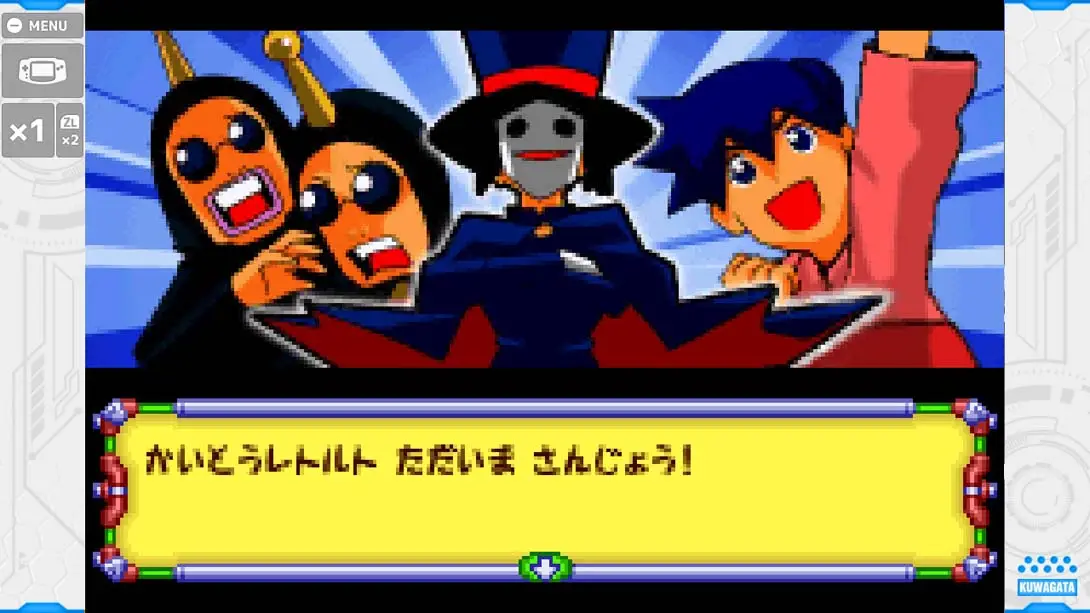Advance dialogue with the green arrow
Viewport: 1090px width, 613px height.
pyautogui.click(x=545, y=568)
